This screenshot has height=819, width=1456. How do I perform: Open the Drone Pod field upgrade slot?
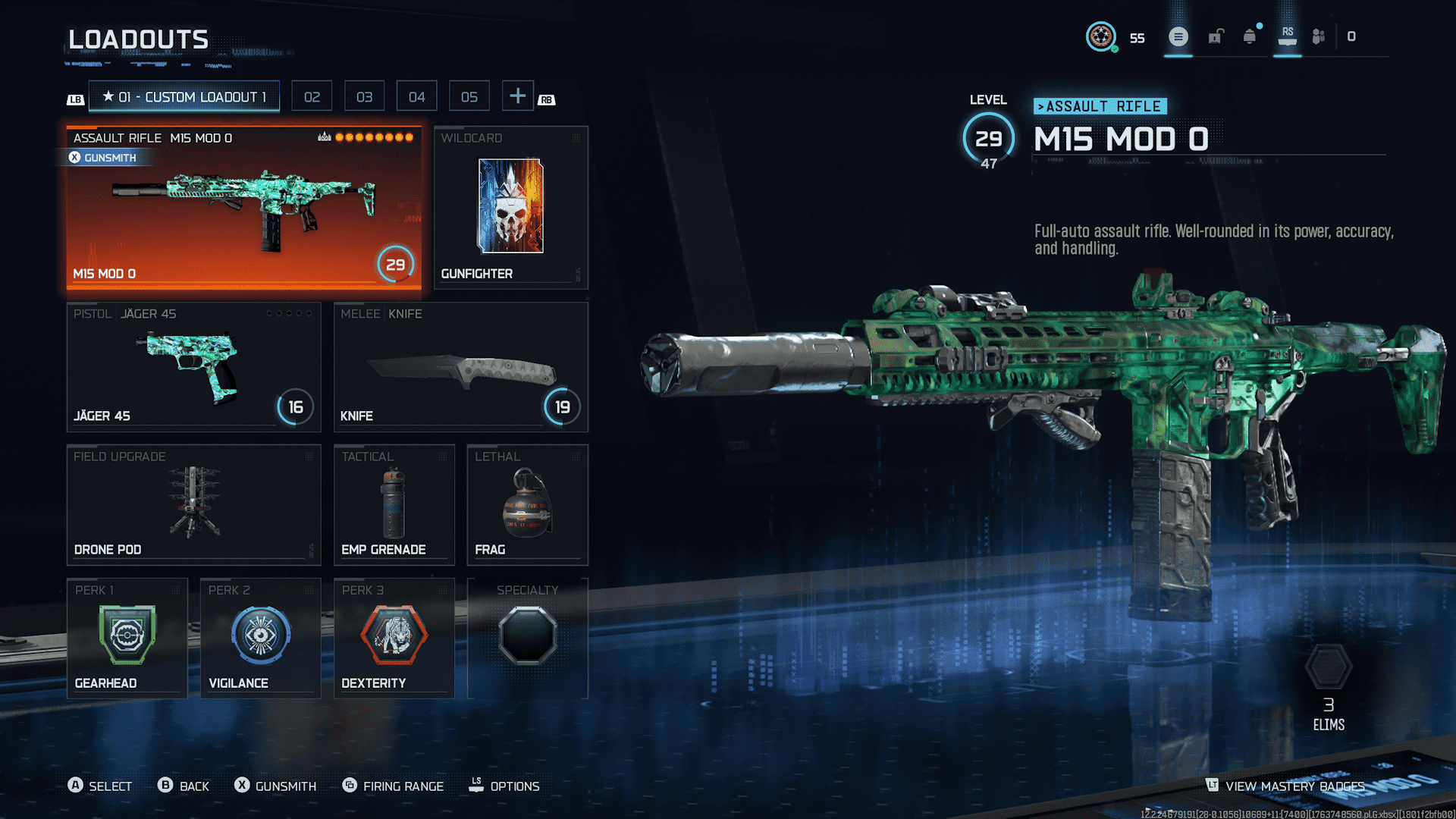193,505
